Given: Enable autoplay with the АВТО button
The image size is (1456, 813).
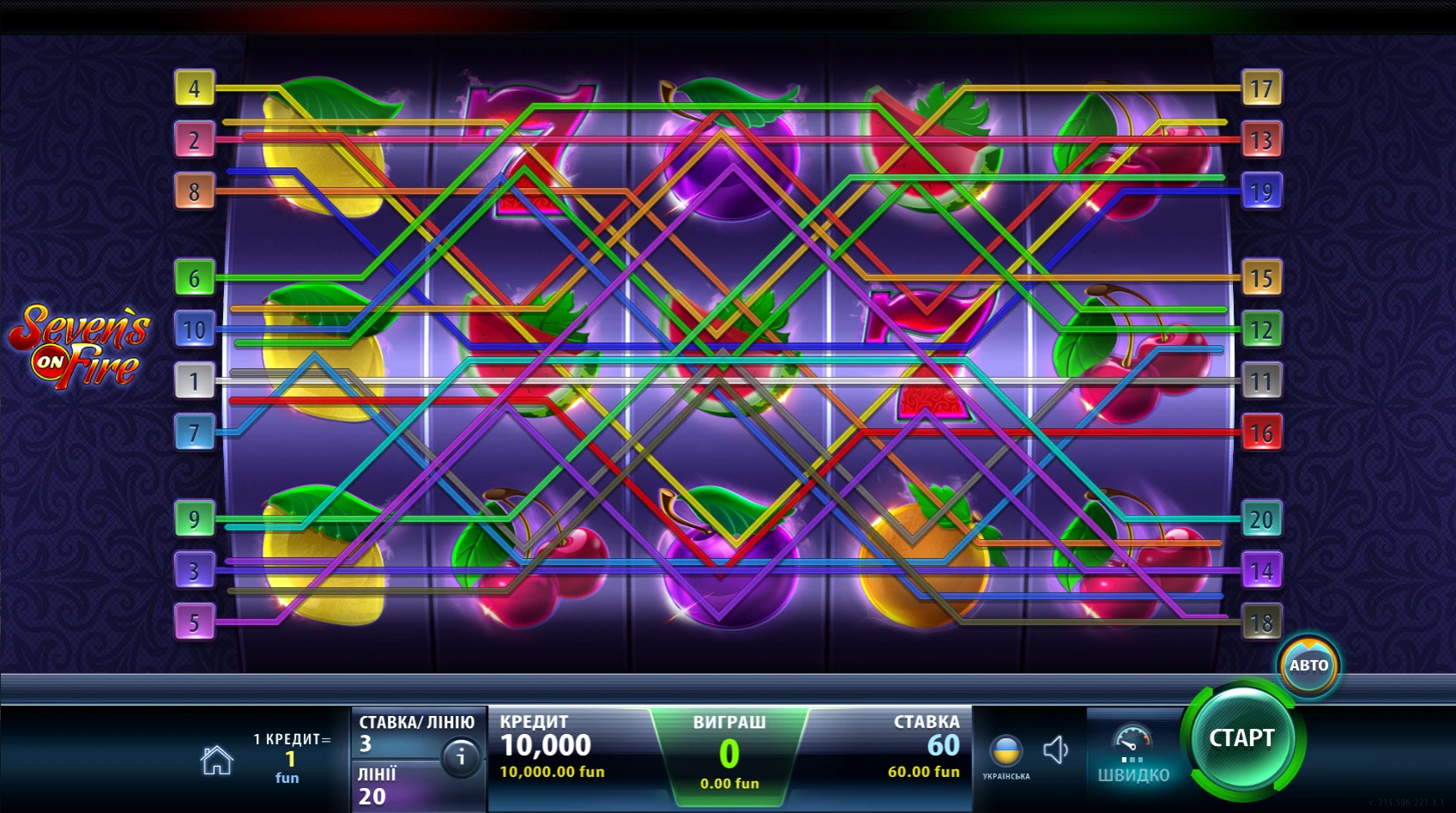Looking at the screenshot, I should [x=1308, y=665].
